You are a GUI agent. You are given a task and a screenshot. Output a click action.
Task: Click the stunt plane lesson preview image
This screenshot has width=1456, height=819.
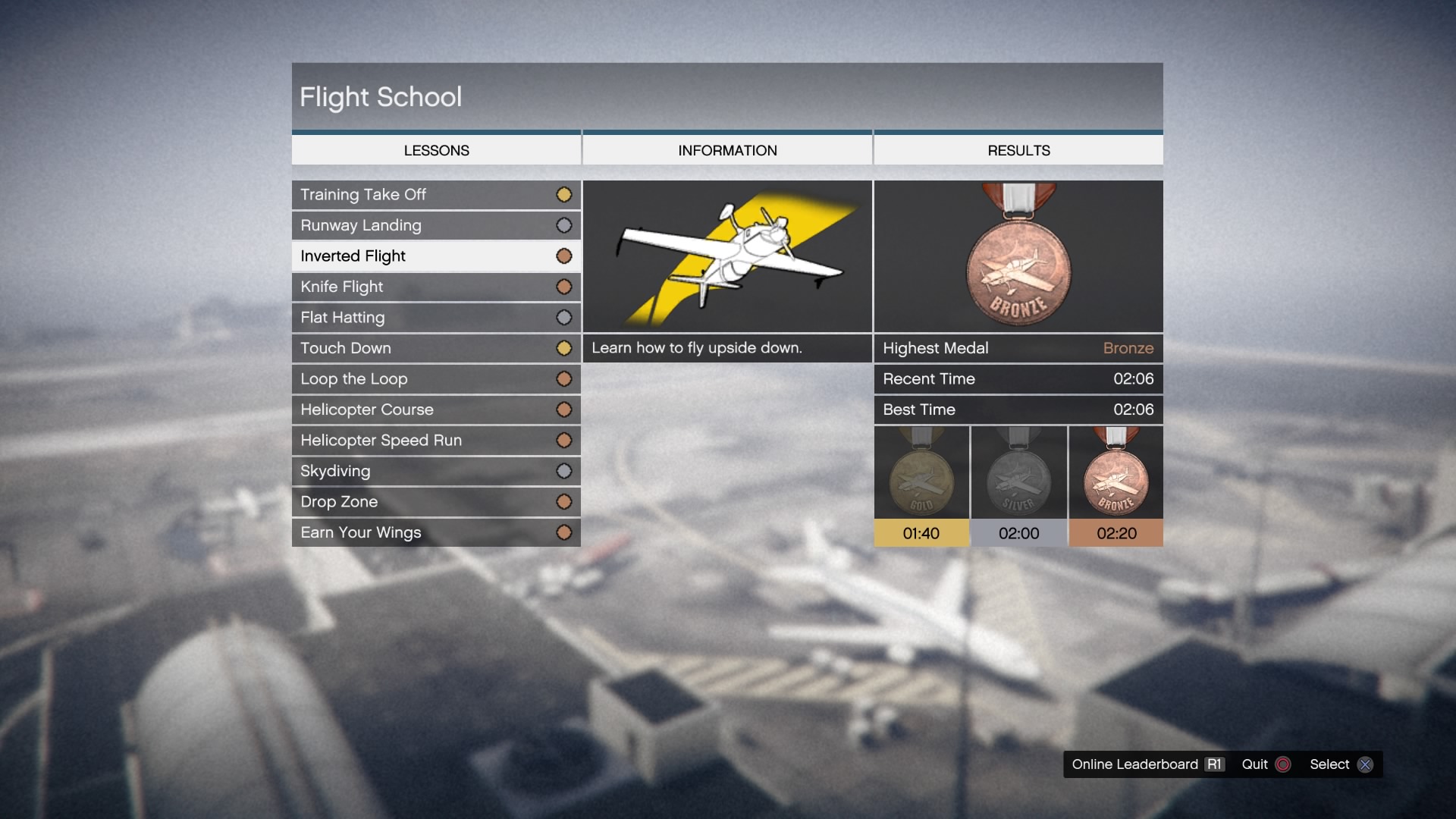(727, 256)
